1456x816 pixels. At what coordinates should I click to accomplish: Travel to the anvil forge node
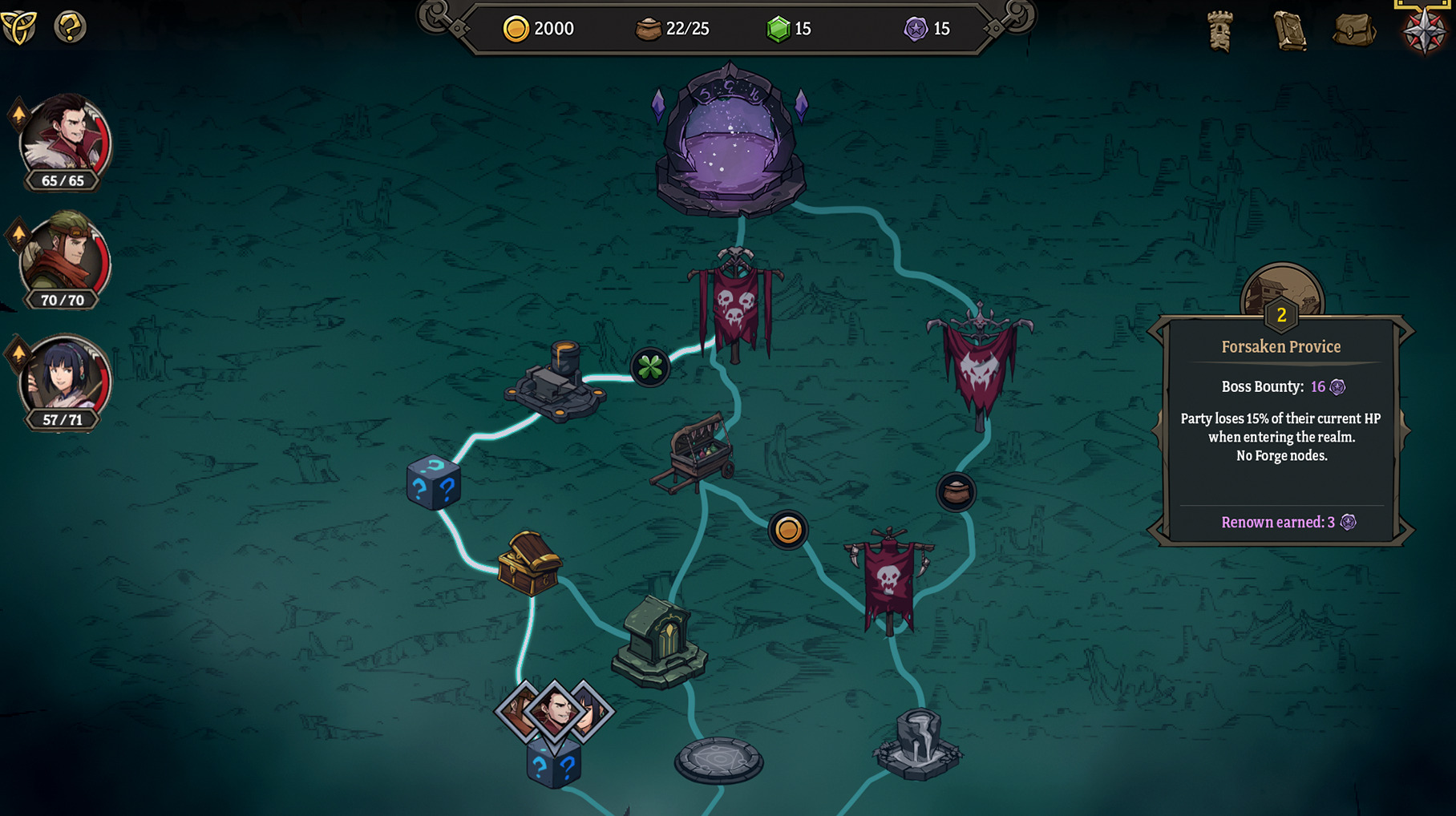point(556,382)
